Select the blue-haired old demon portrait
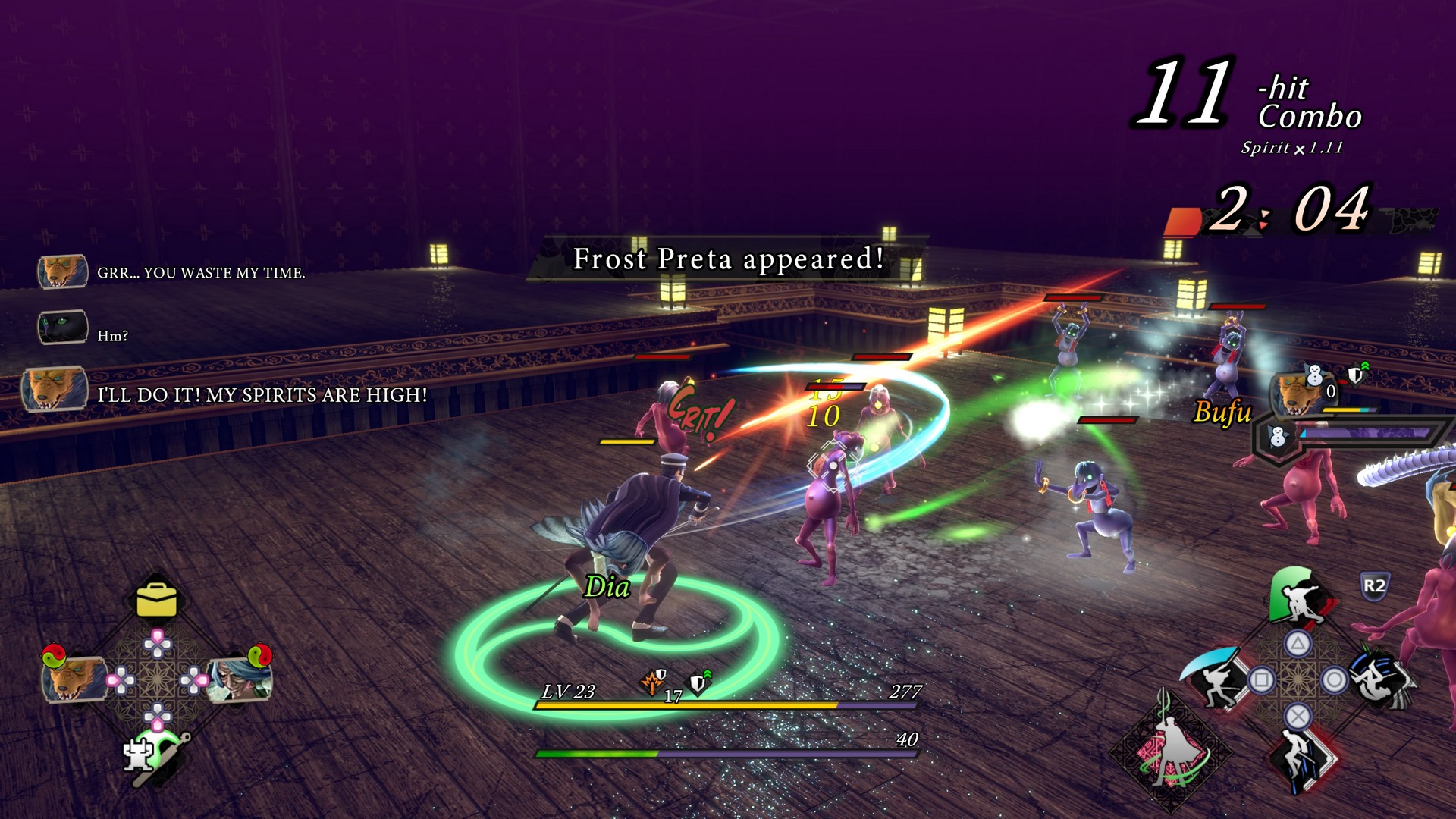Screen dimensions: 1456x819 (x=240, y=678)
